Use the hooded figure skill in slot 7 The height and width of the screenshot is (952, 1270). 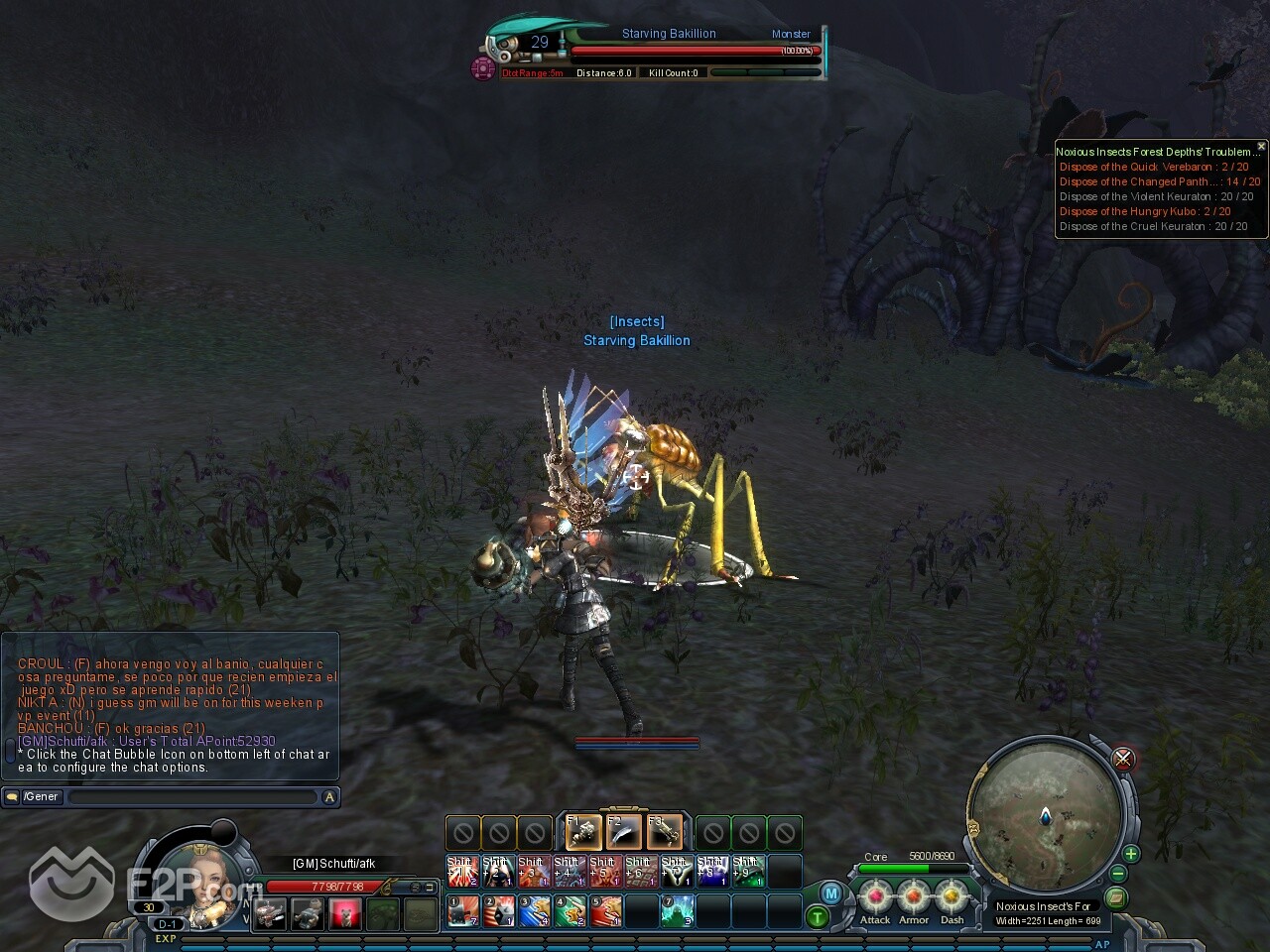[677, 910]
